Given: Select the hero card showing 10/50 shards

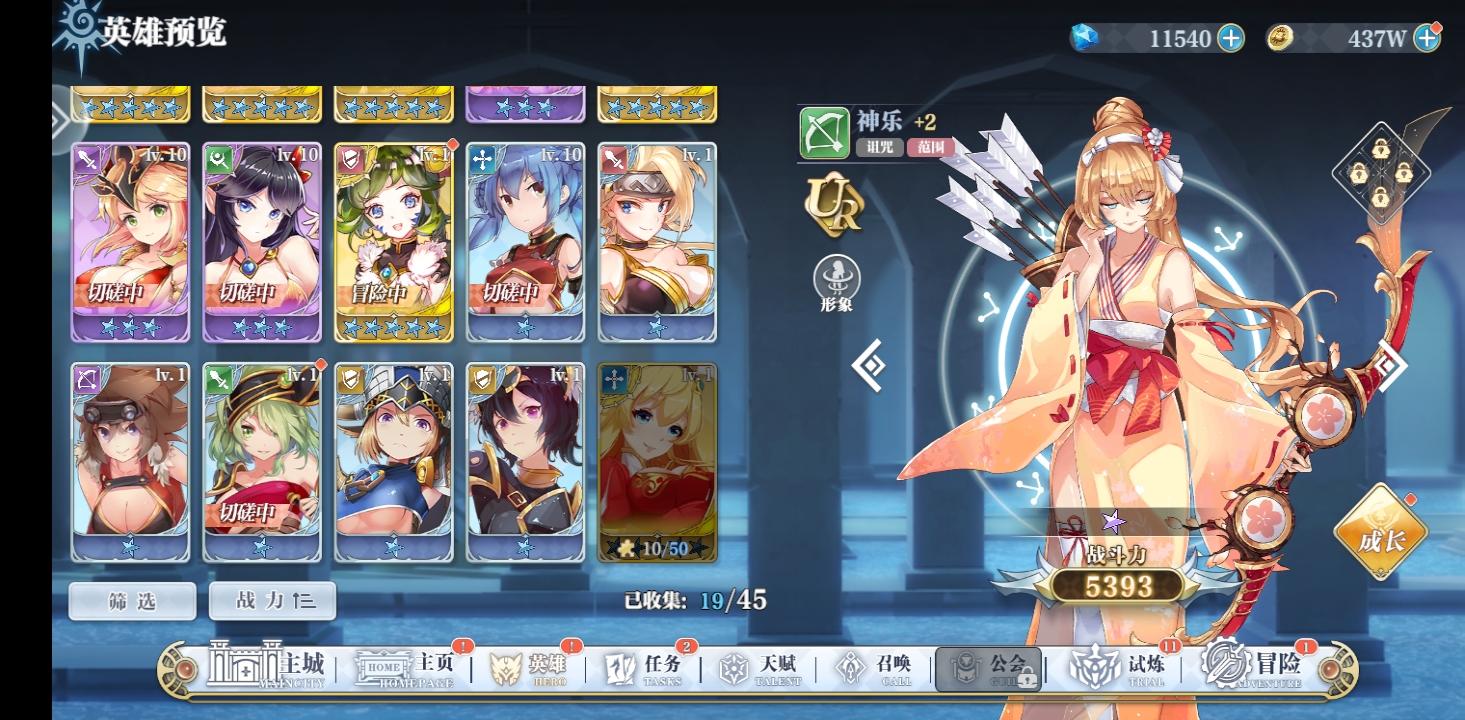Looking at the screenshot, I should point(657,460).
